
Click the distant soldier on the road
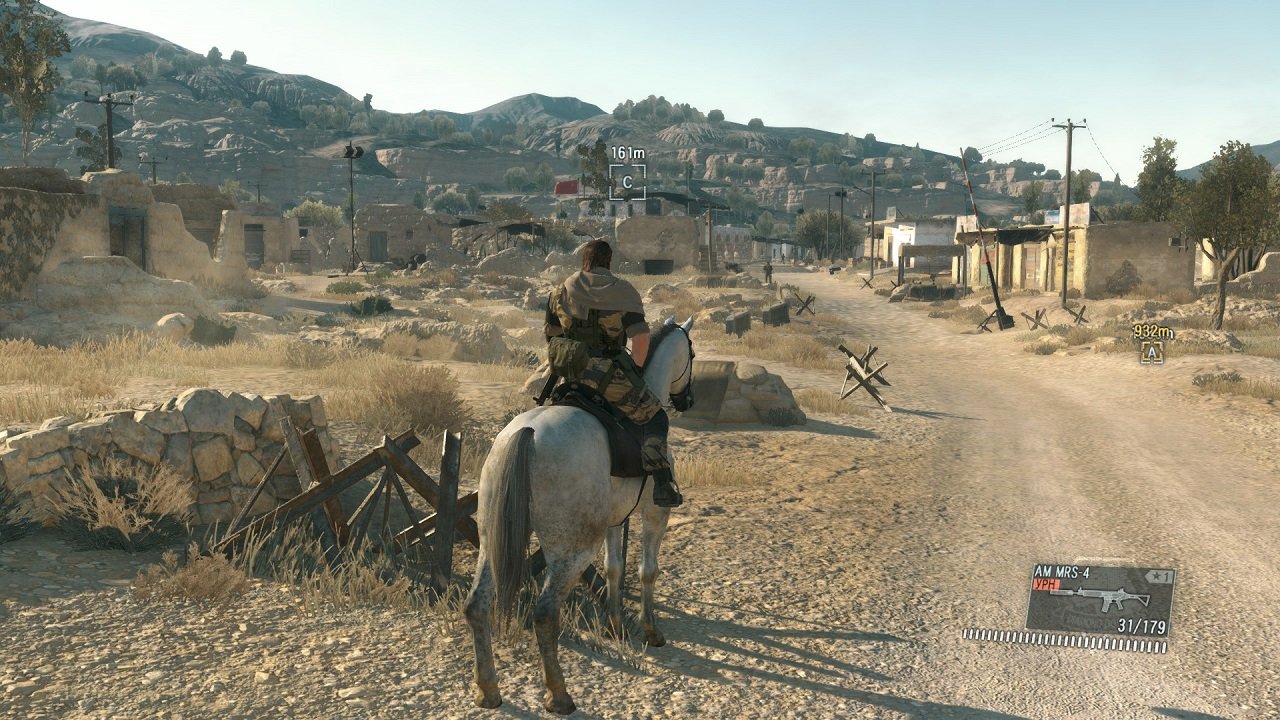(768, 271)
